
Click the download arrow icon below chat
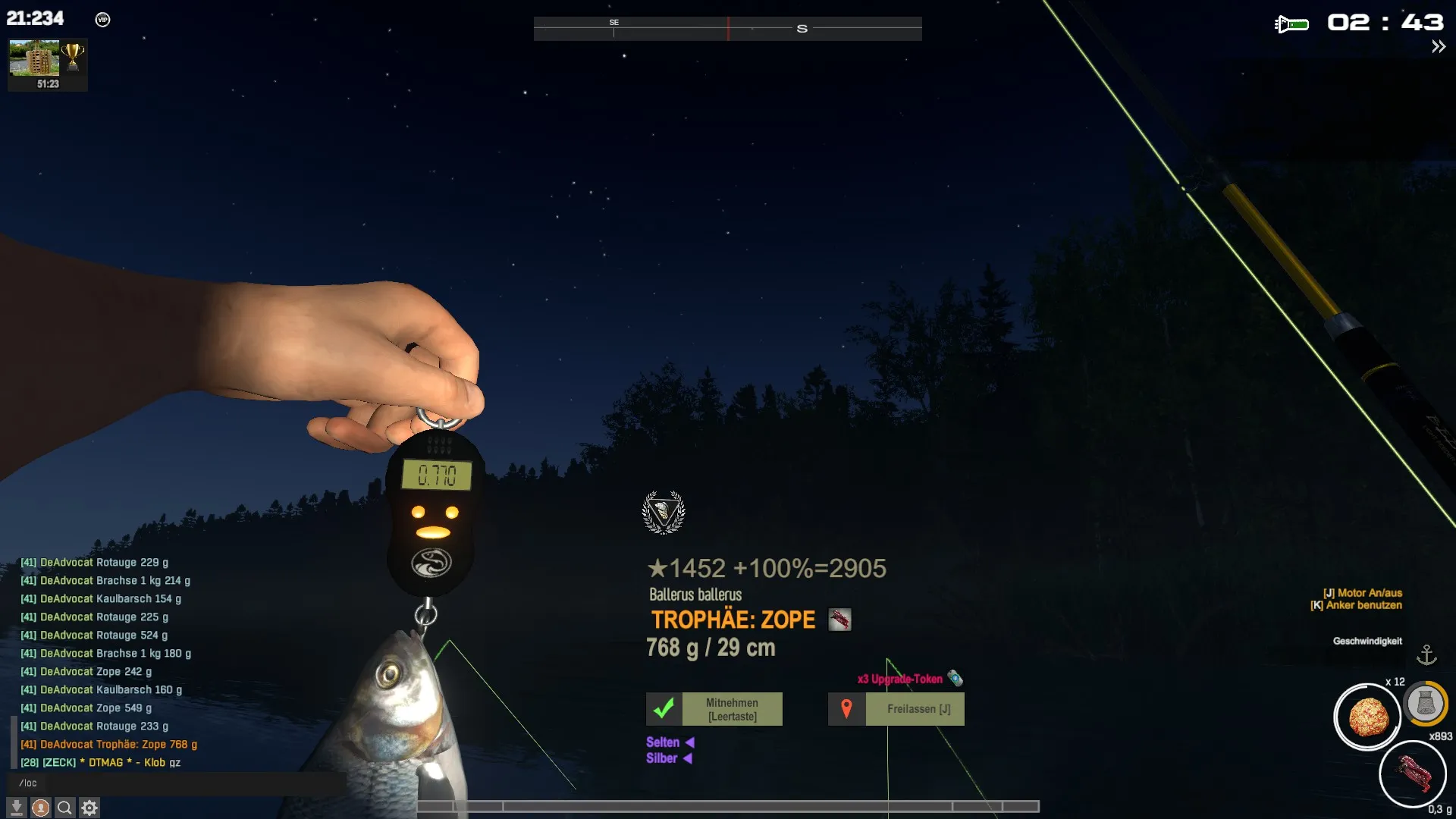tap(17, 808)
